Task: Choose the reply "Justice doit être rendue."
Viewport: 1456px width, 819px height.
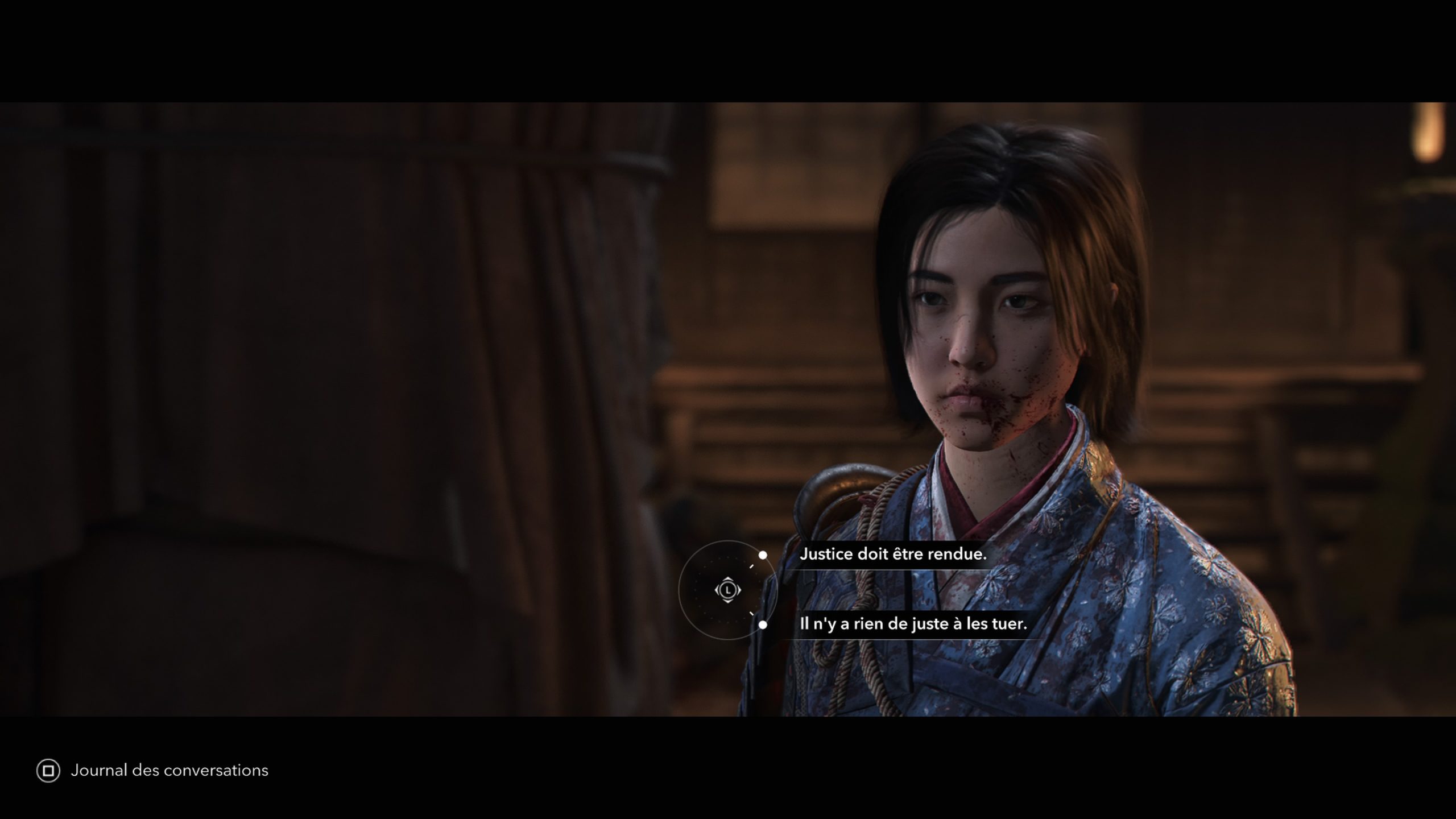Action: (x=892, y=554)
